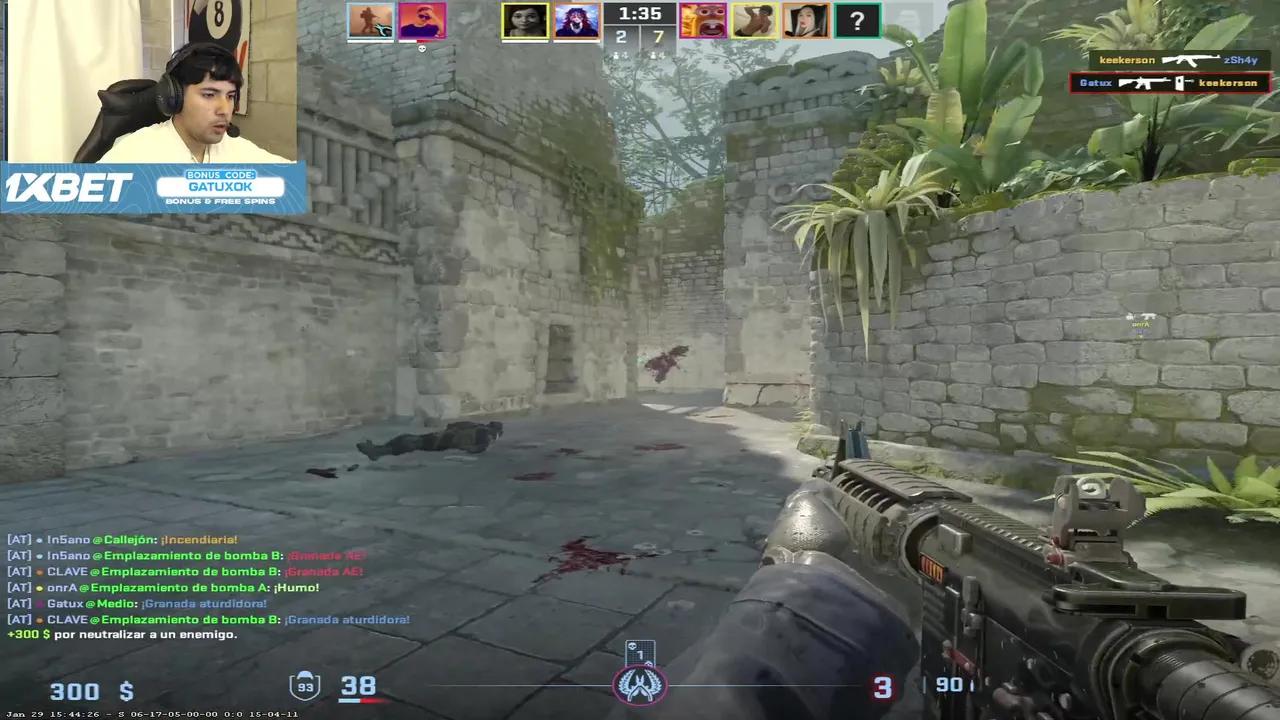Click the AK-47 icon in the kill feed

(x=1190, y=60)
